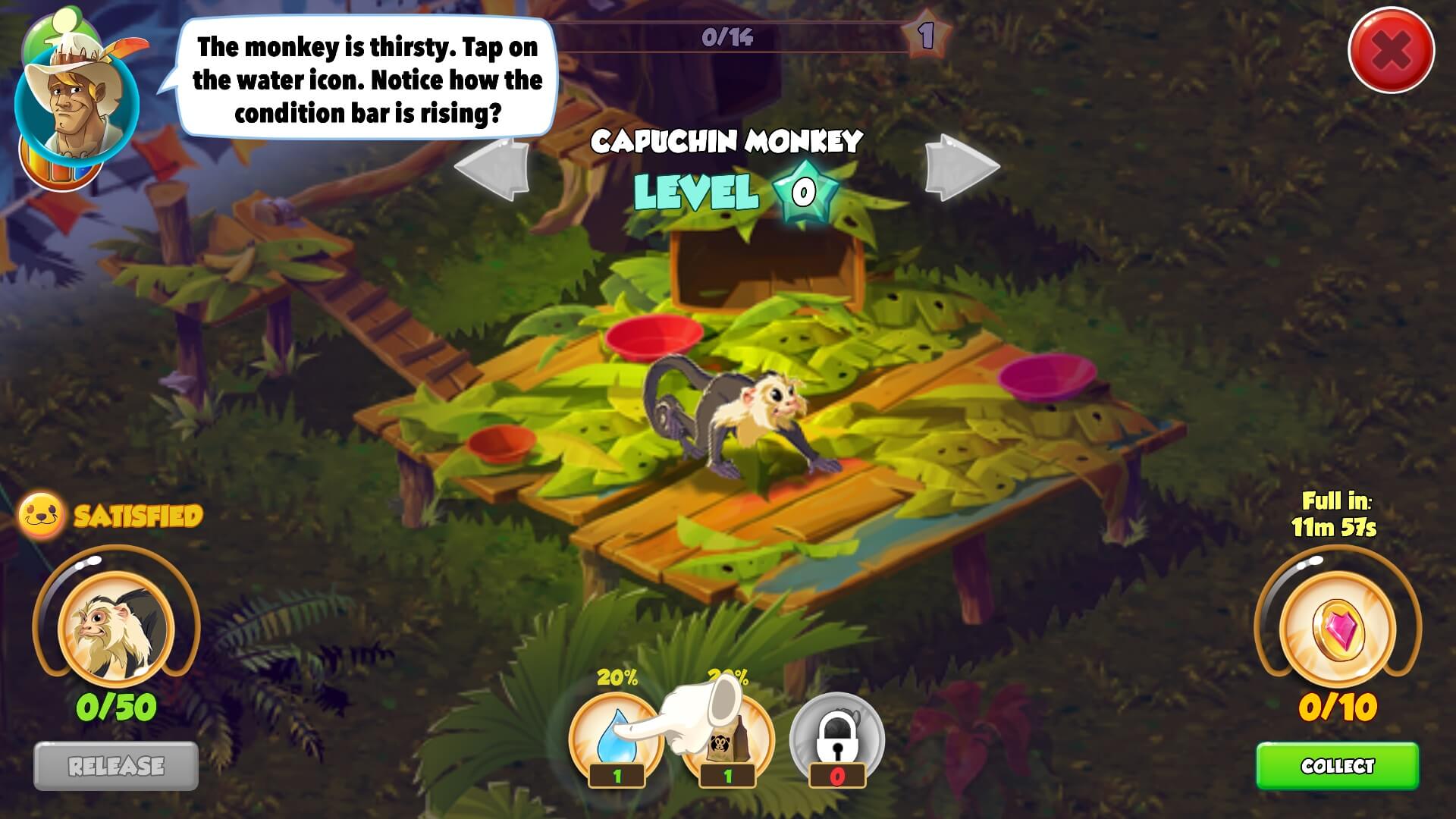1456x819 pixels.
Task: Close the monkey screen with red X
Action: click(x=1391, y=51)
